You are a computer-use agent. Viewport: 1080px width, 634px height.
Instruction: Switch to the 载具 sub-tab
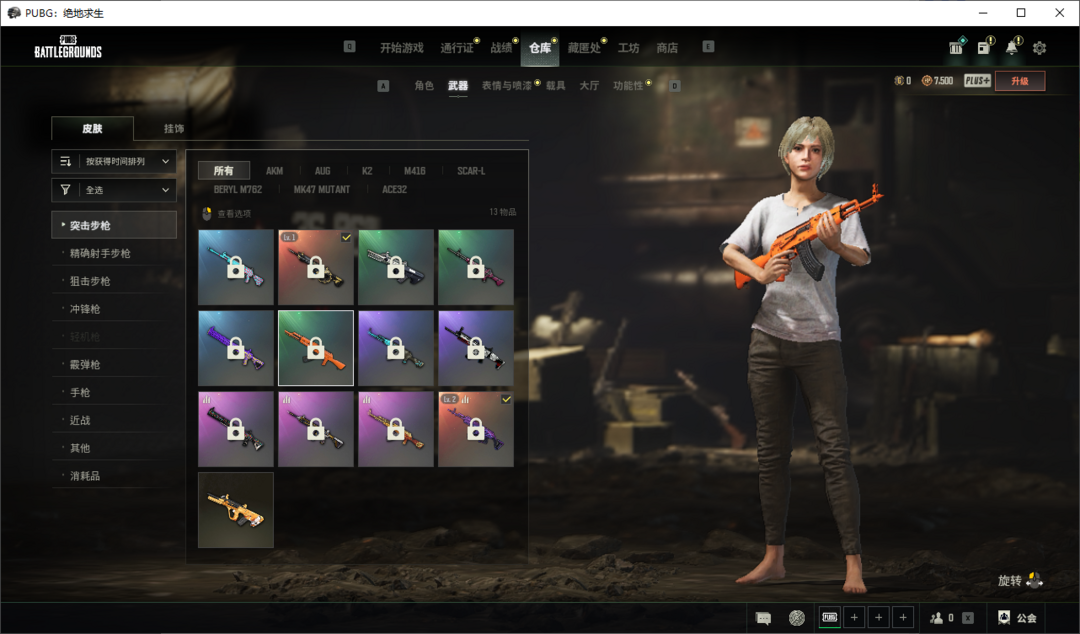tap(555, 86)
